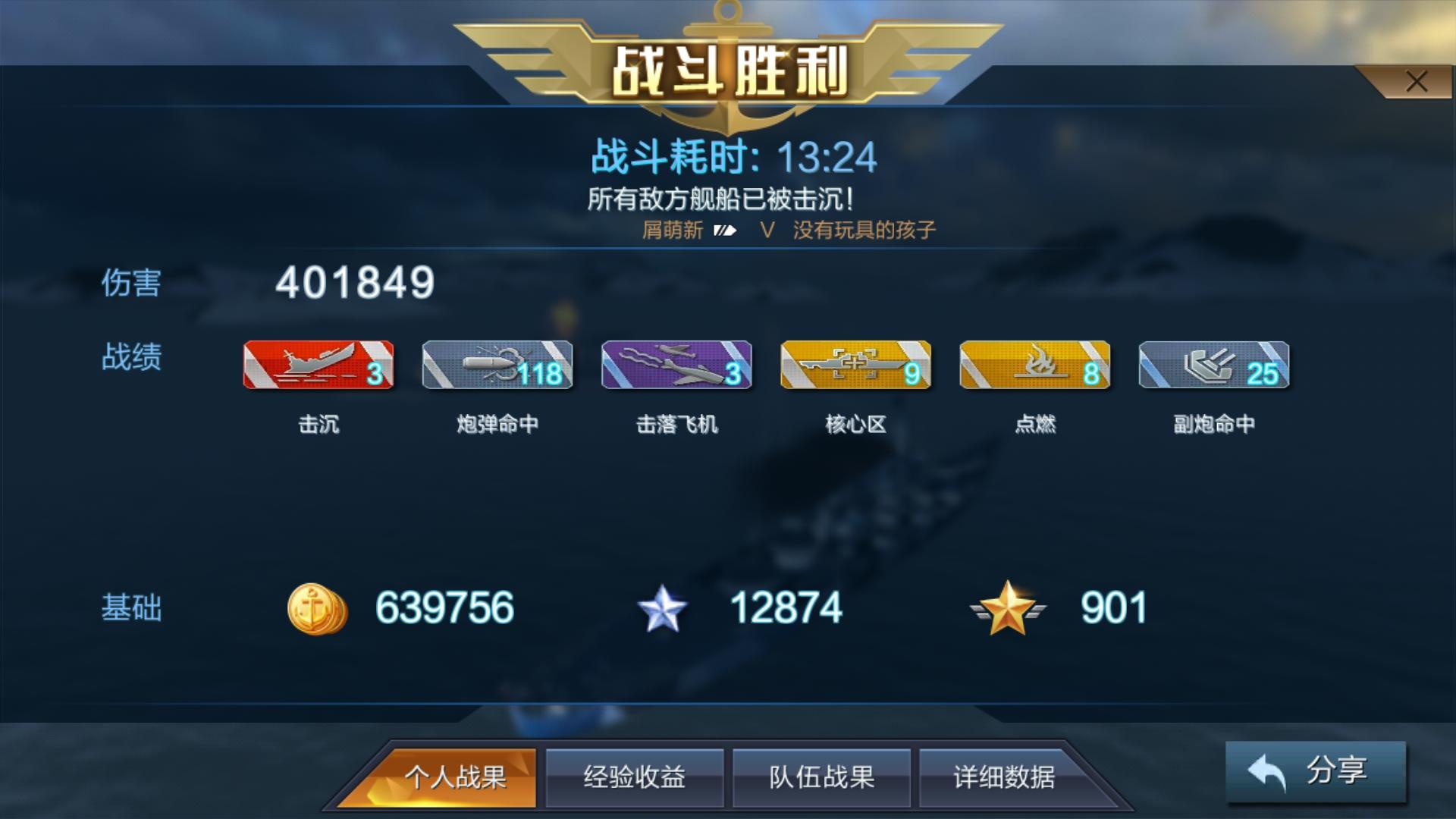Switch to the 经验收益 tab
This screenshot has height=819, width=1456.
point(635,777)
